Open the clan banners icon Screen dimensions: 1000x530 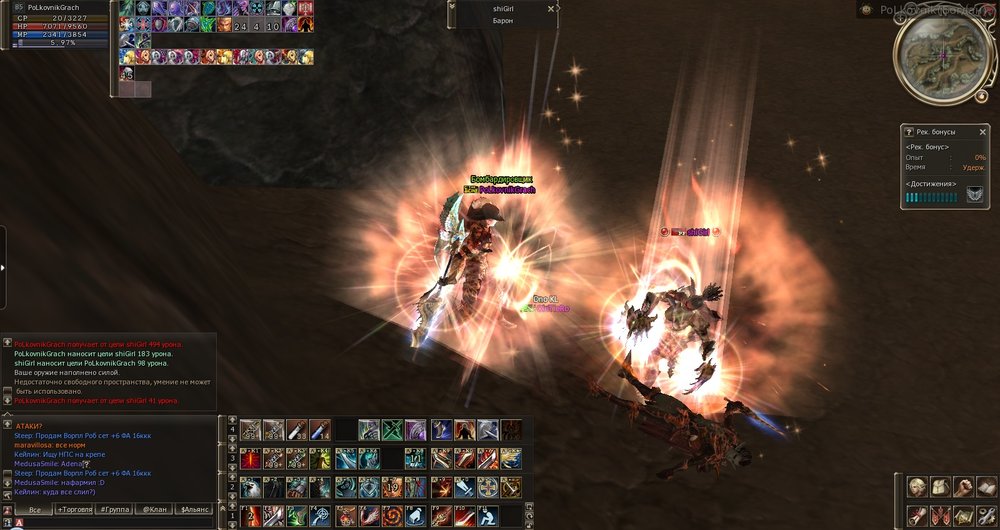pyautogui.click(x=940, y=514)
